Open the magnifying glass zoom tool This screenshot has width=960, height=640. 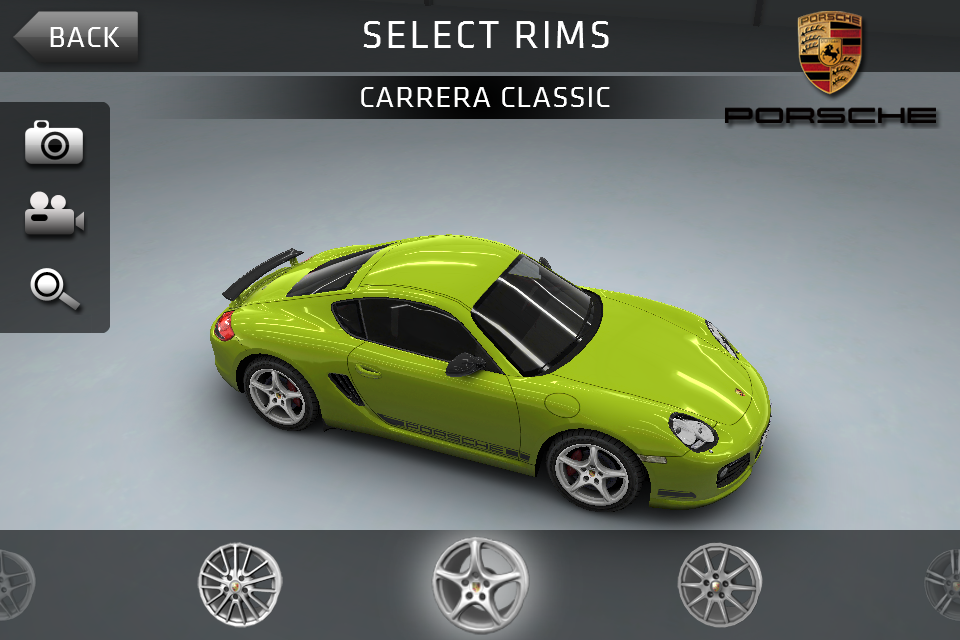54,287
